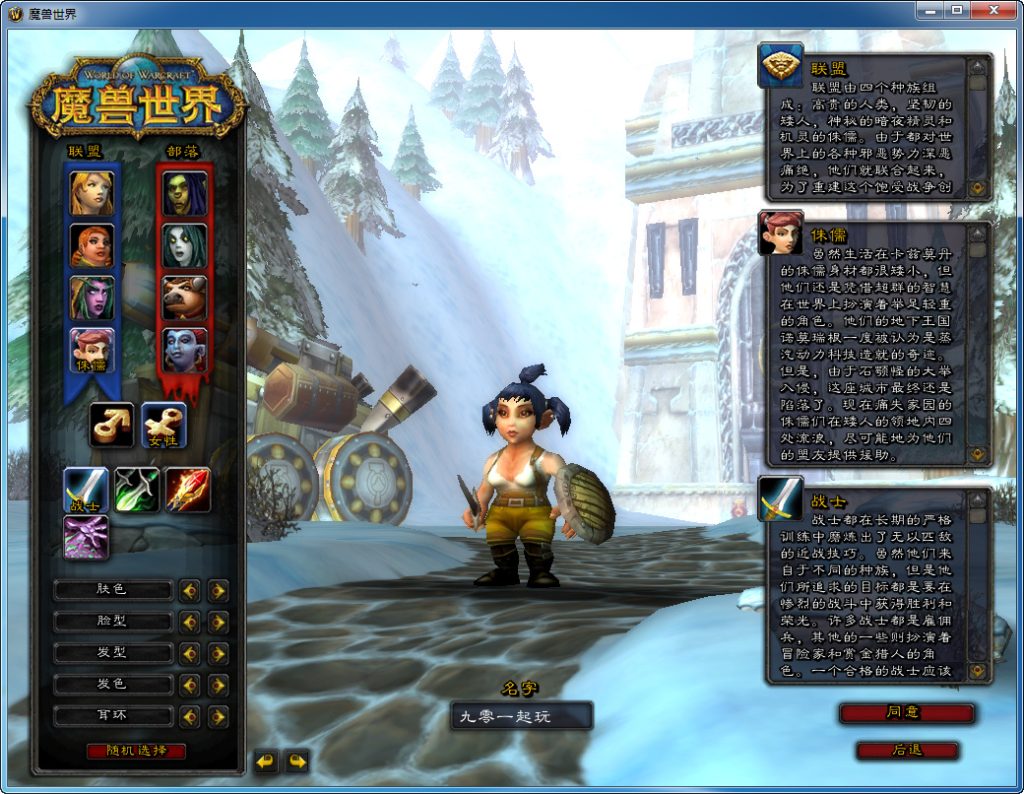Switch gender to male

coord(111,424)
